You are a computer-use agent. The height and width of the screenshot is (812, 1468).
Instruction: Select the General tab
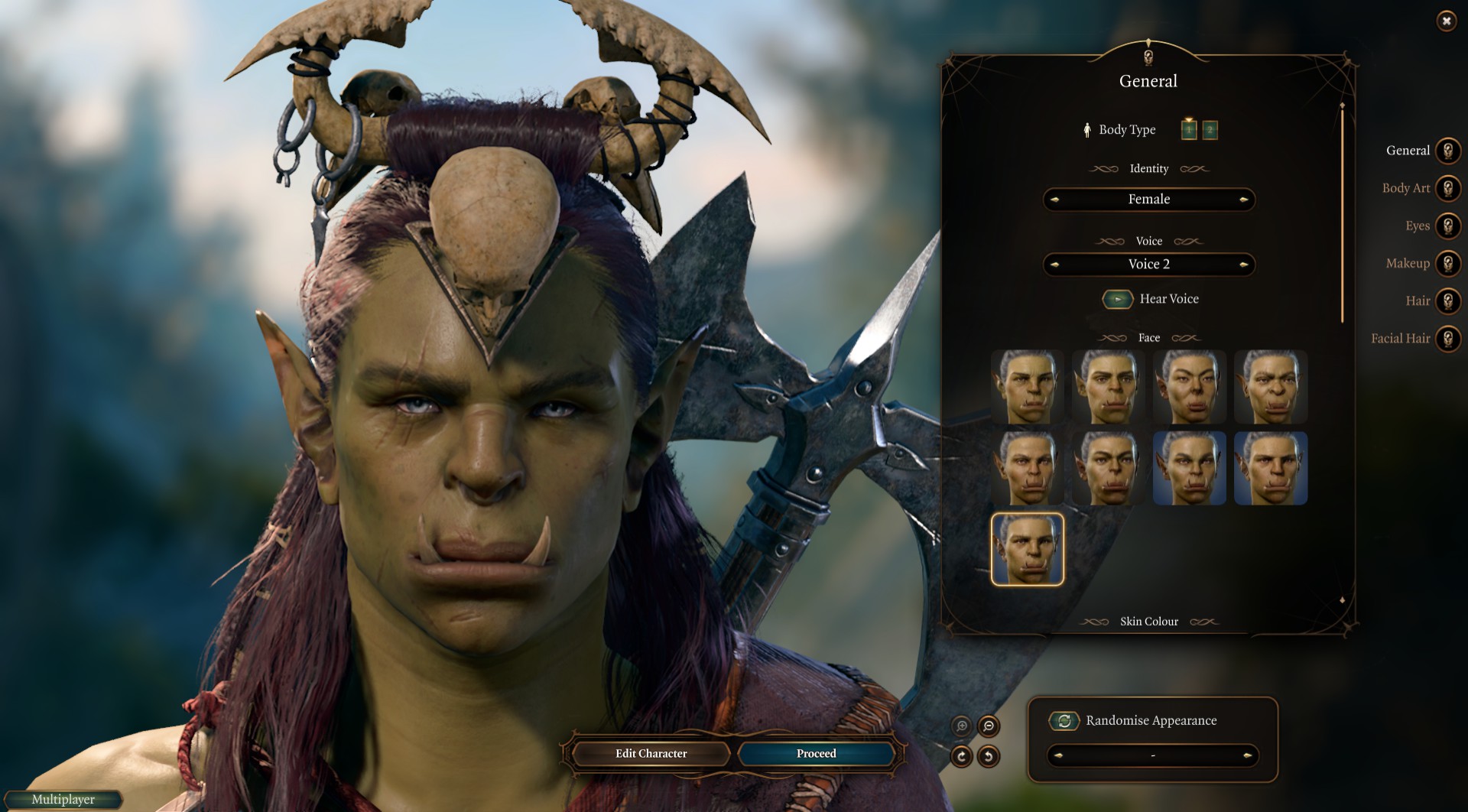click(x=1447, y=151)
